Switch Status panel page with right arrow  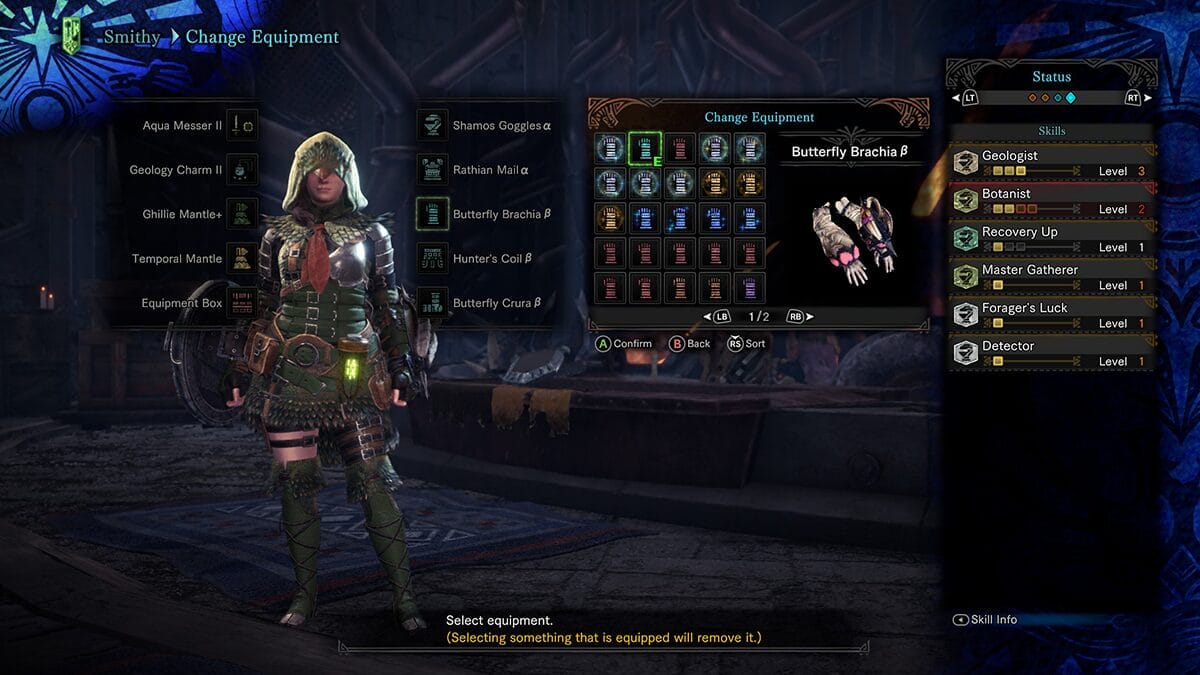[x=1135, y=98]
